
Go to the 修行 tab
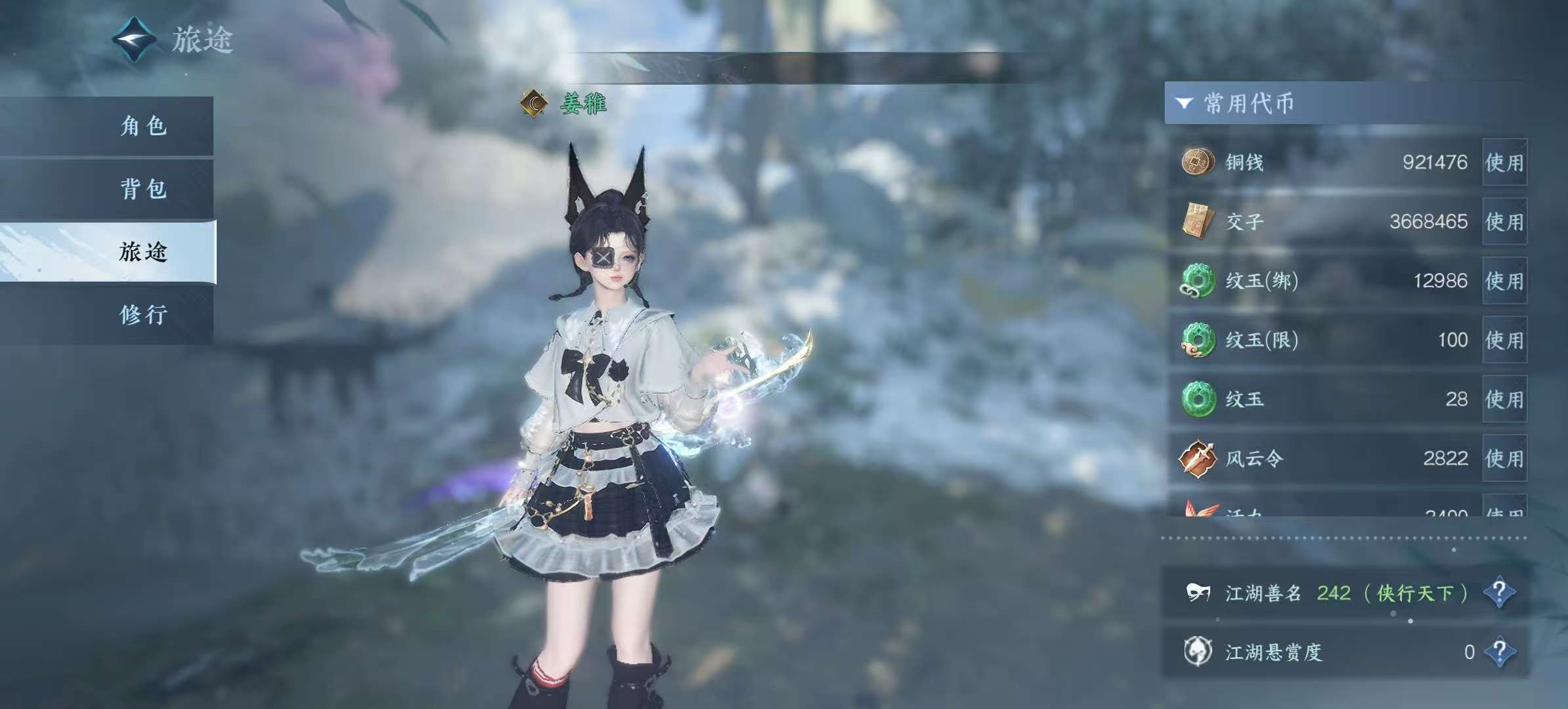coord(143,315)
